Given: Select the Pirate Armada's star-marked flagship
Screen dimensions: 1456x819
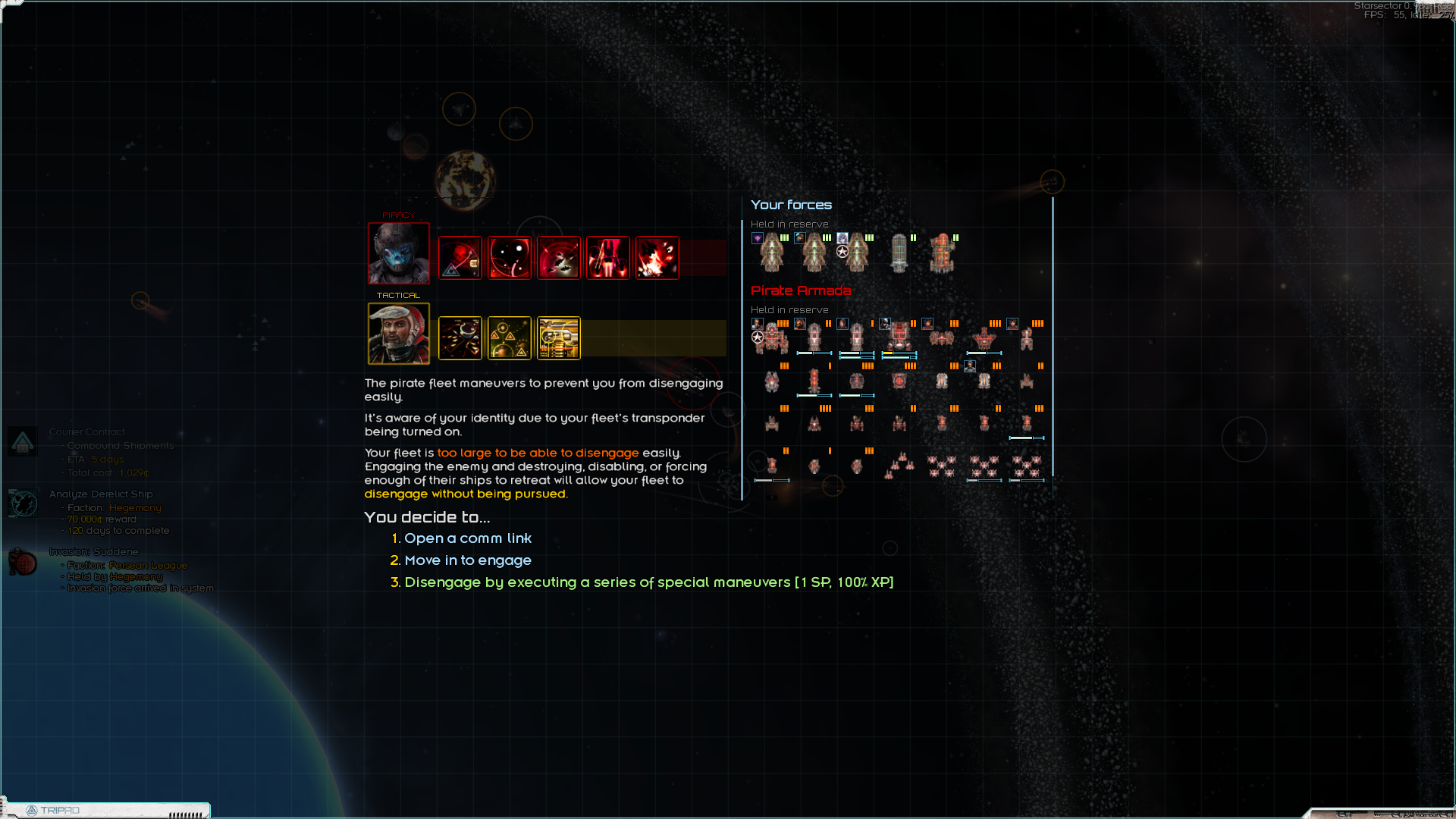Looking at the screenshot, I should pos(772,337).
